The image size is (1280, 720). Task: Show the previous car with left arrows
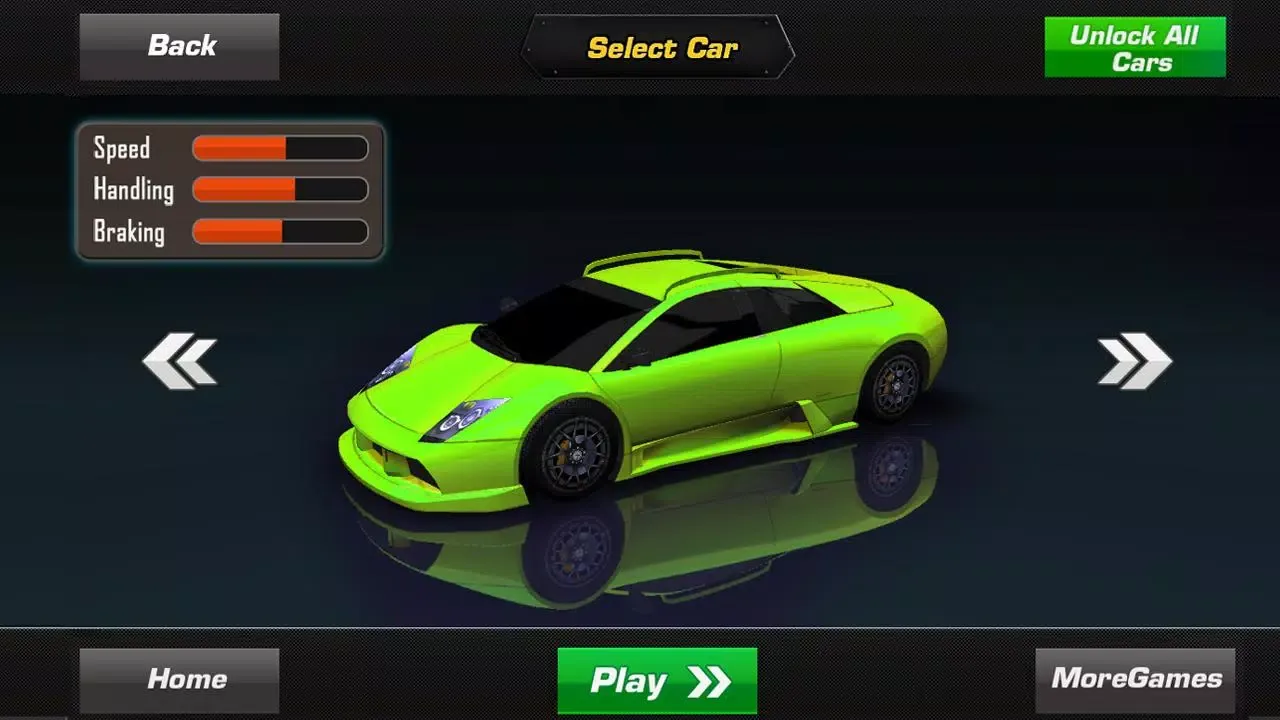180,361
